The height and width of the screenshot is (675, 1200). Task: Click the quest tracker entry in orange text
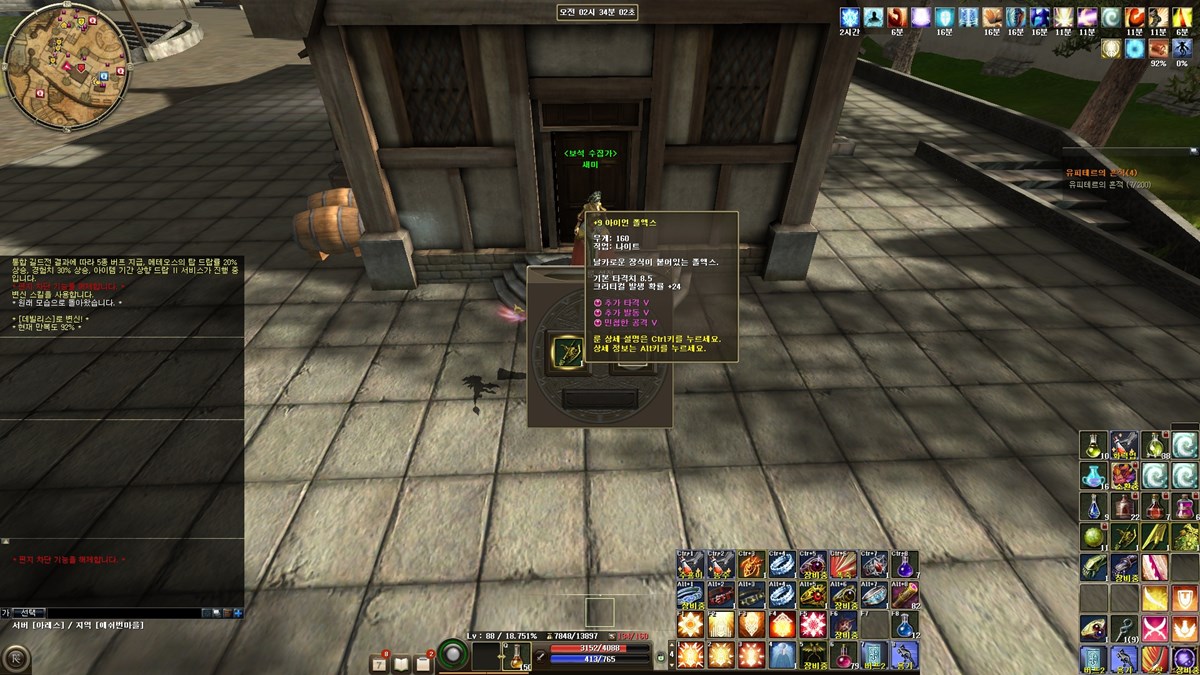point(1109,173)
